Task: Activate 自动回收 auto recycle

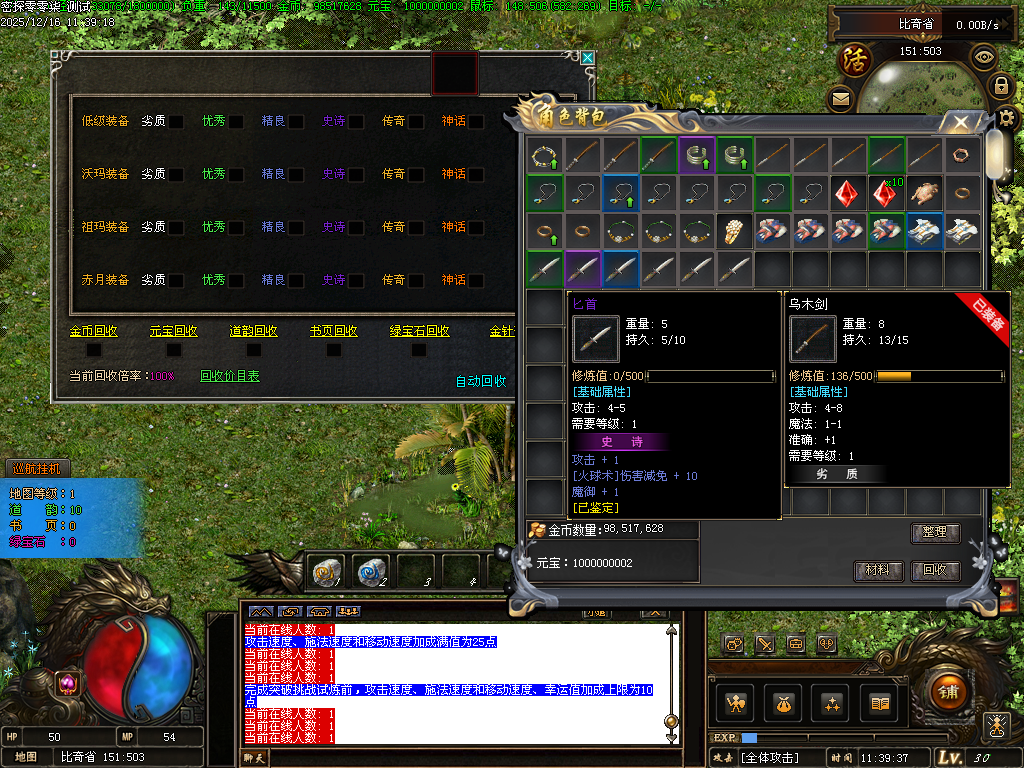Action: pyautogui.click(x=481, y=381)
